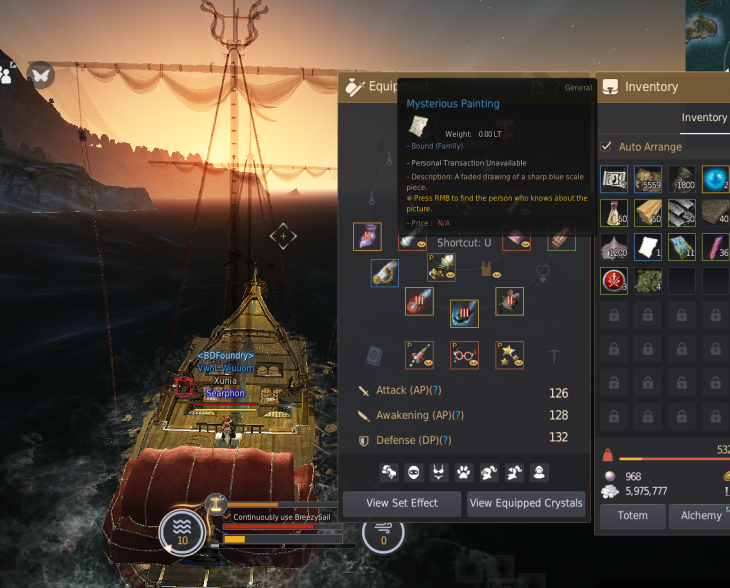This screenshot has height=588, width=730.
Task: Click the paw print icon under stats
Action: point(464,471)
